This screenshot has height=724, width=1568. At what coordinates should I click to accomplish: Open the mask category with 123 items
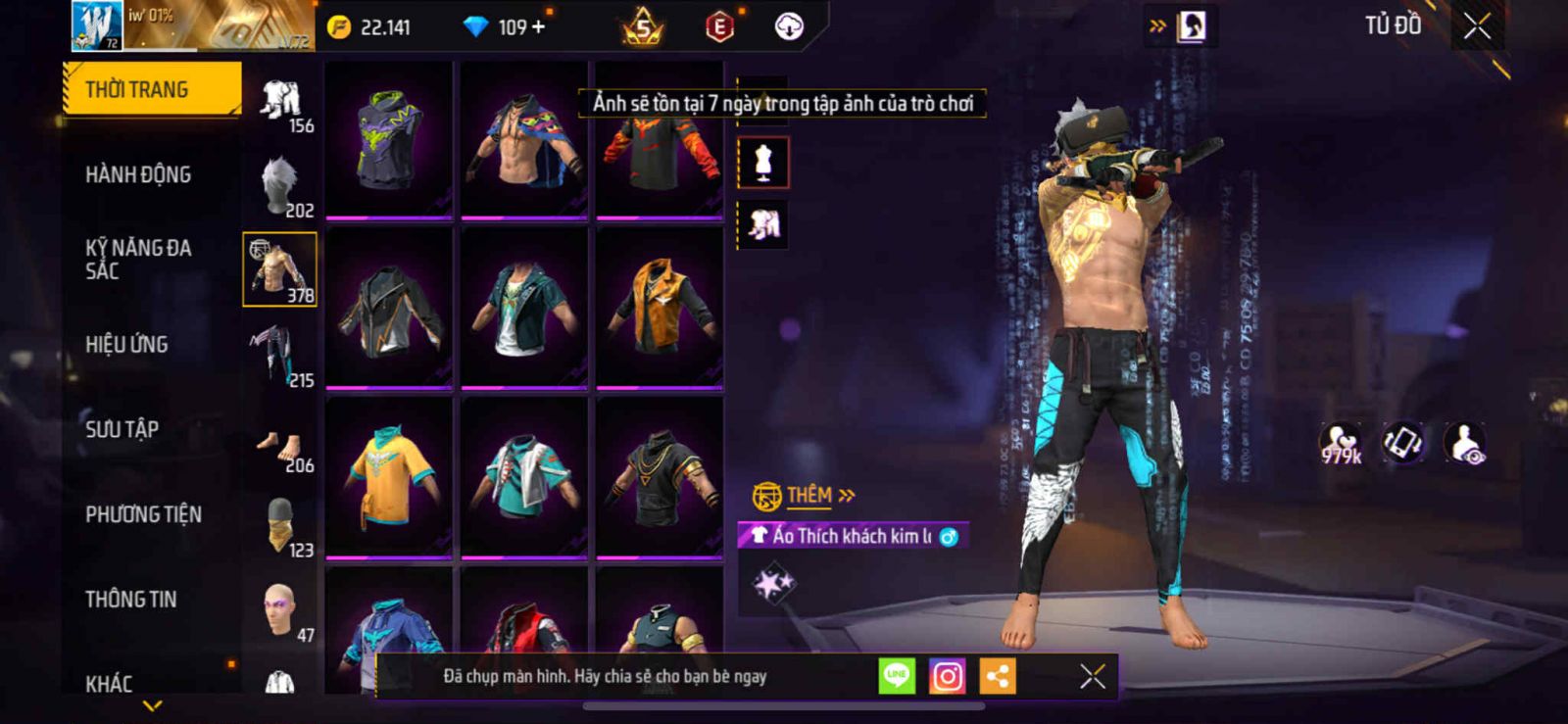[281, 526]
